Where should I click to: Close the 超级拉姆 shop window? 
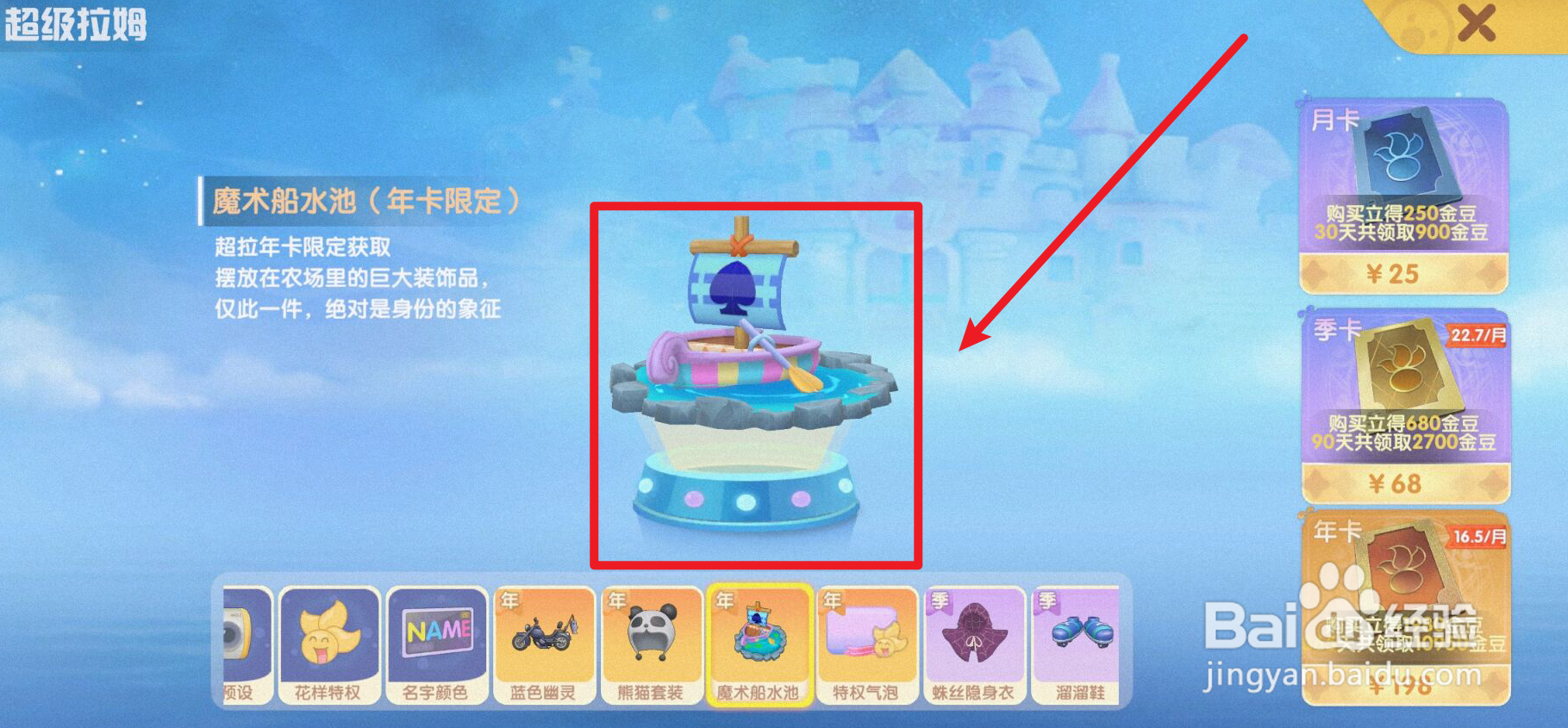(x=1477, y=22)
